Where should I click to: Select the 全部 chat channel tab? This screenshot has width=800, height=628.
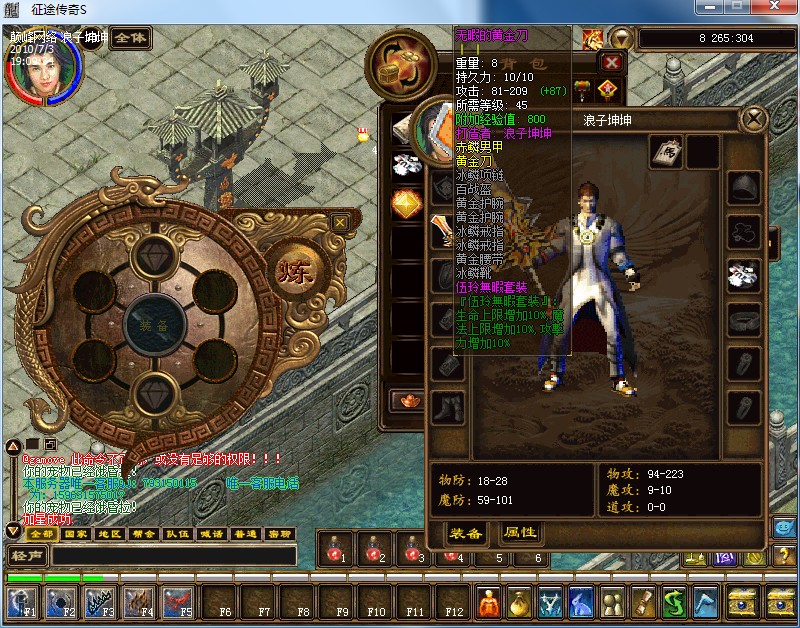(x=42, y=534)
